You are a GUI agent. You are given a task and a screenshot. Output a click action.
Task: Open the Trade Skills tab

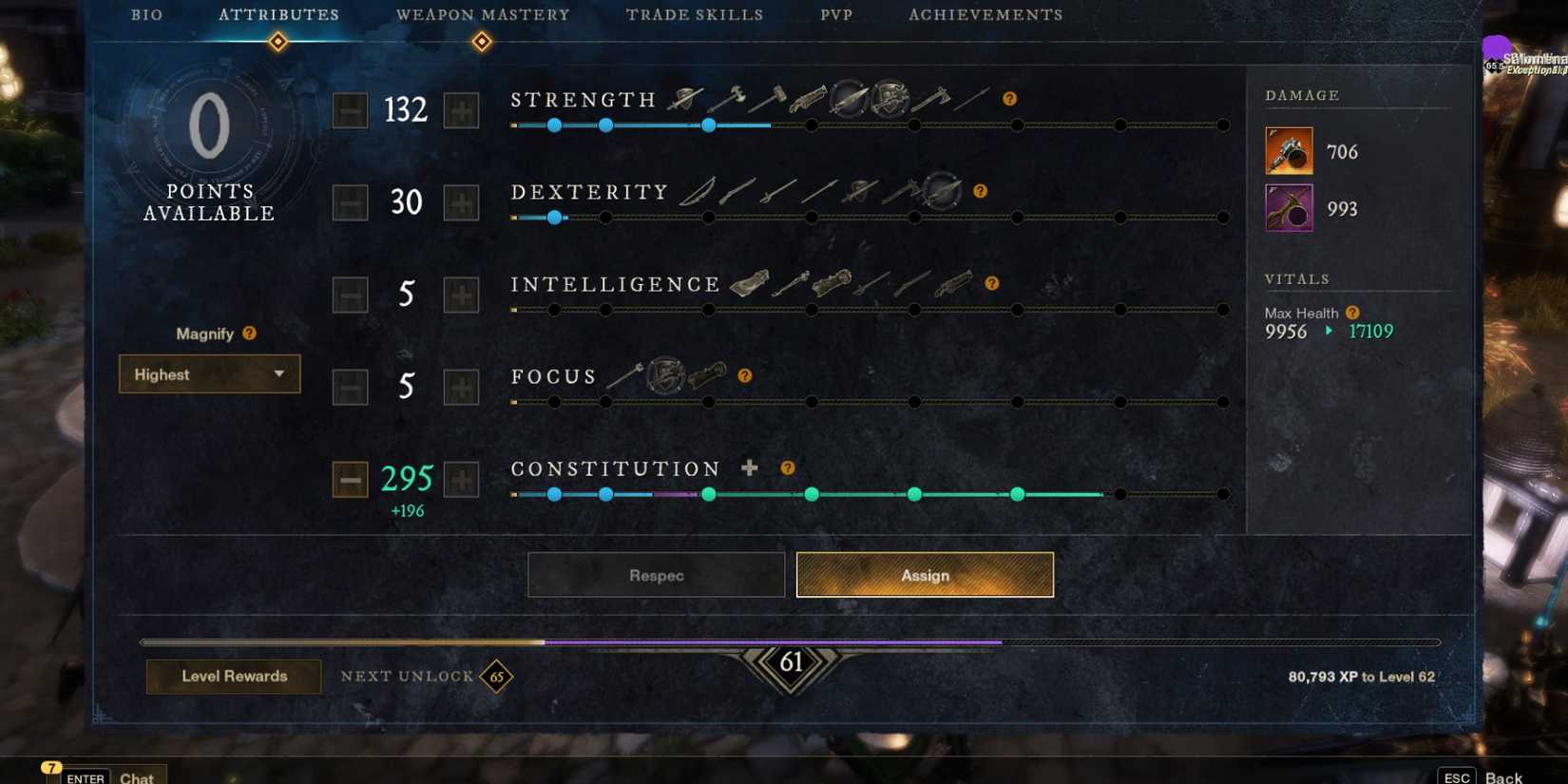point(695,14)
